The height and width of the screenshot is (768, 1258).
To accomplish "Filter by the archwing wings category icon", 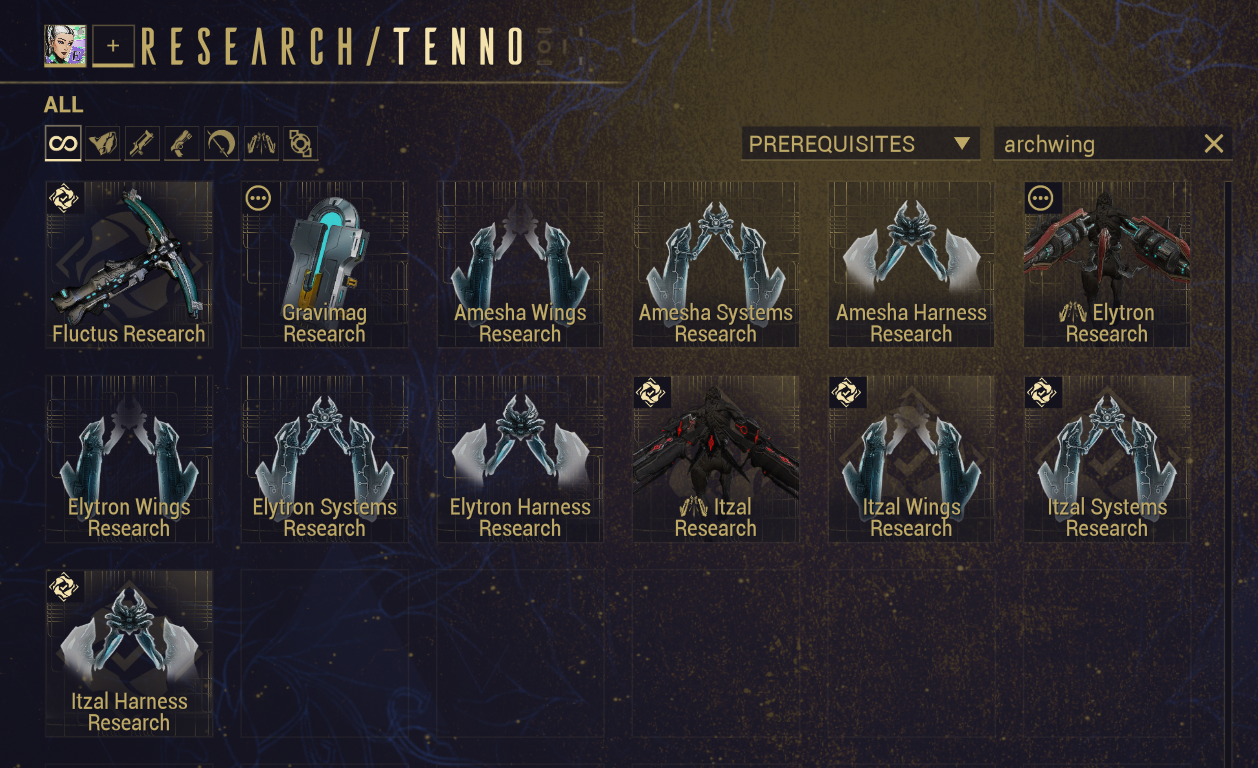I will click(x=261, y=144).
